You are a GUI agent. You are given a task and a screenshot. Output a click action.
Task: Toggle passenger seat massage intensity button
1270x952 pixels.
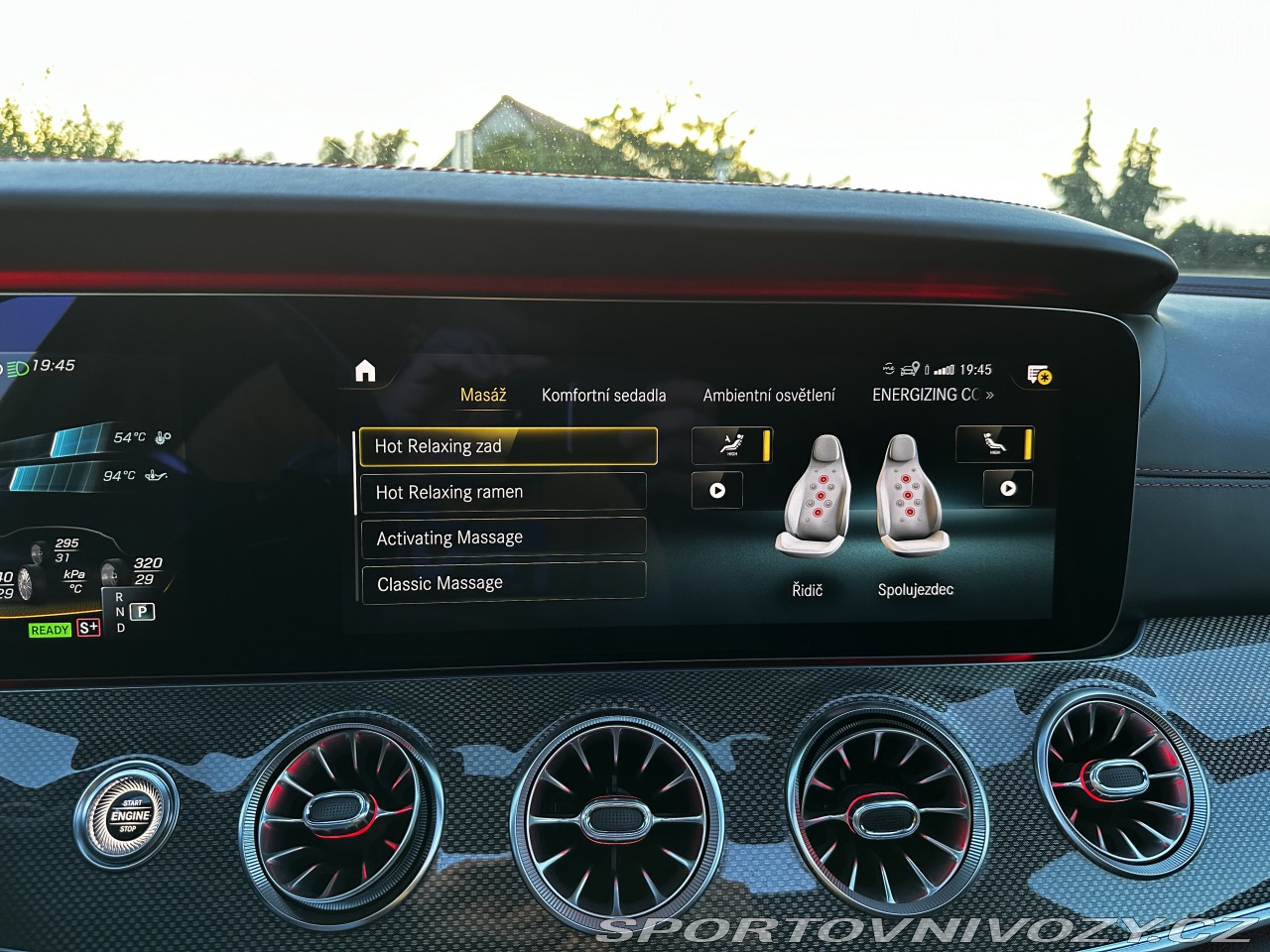[x=994, y=444]
